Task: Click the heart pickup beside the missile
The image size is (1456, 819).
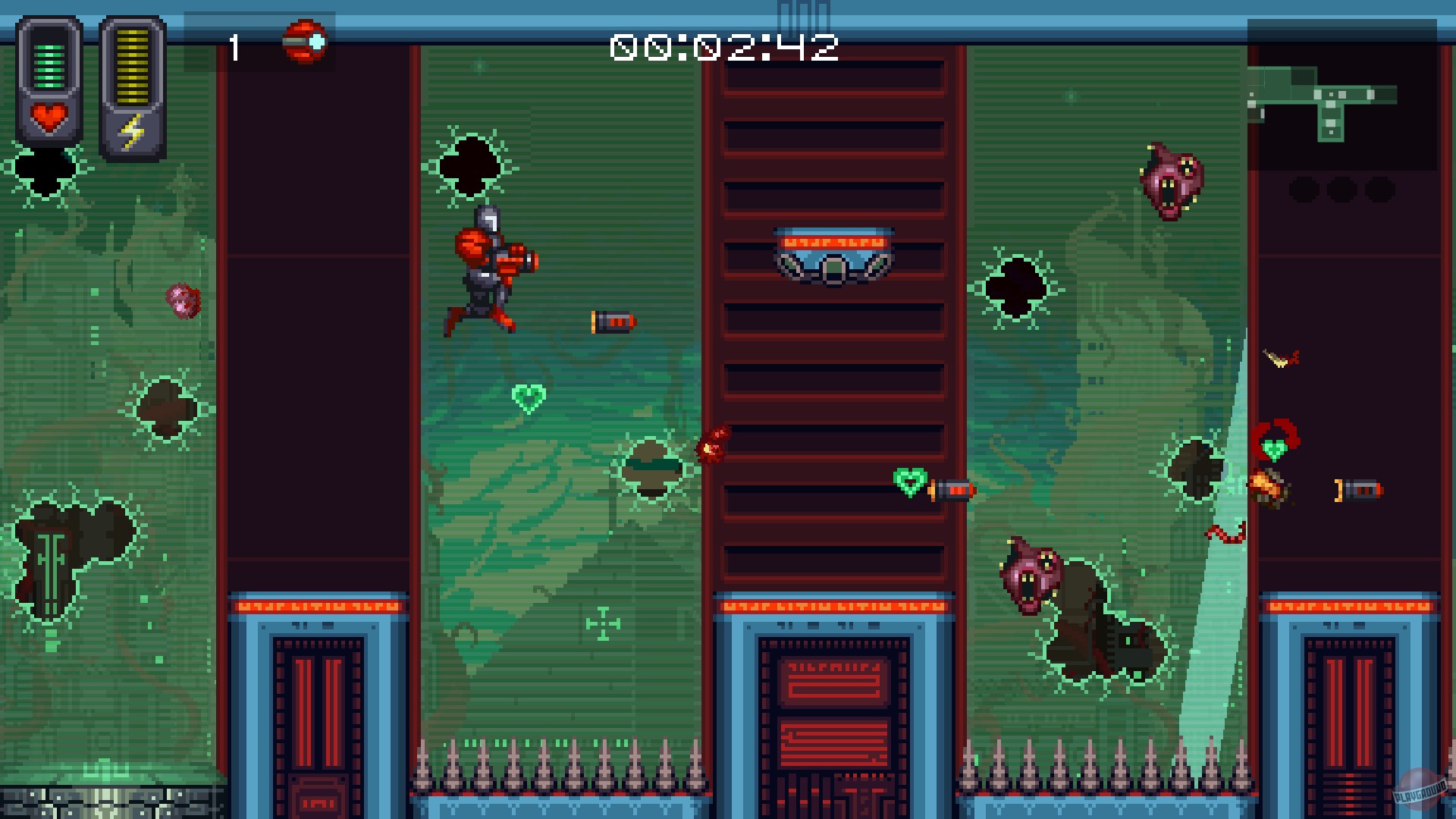Action: 907,479
